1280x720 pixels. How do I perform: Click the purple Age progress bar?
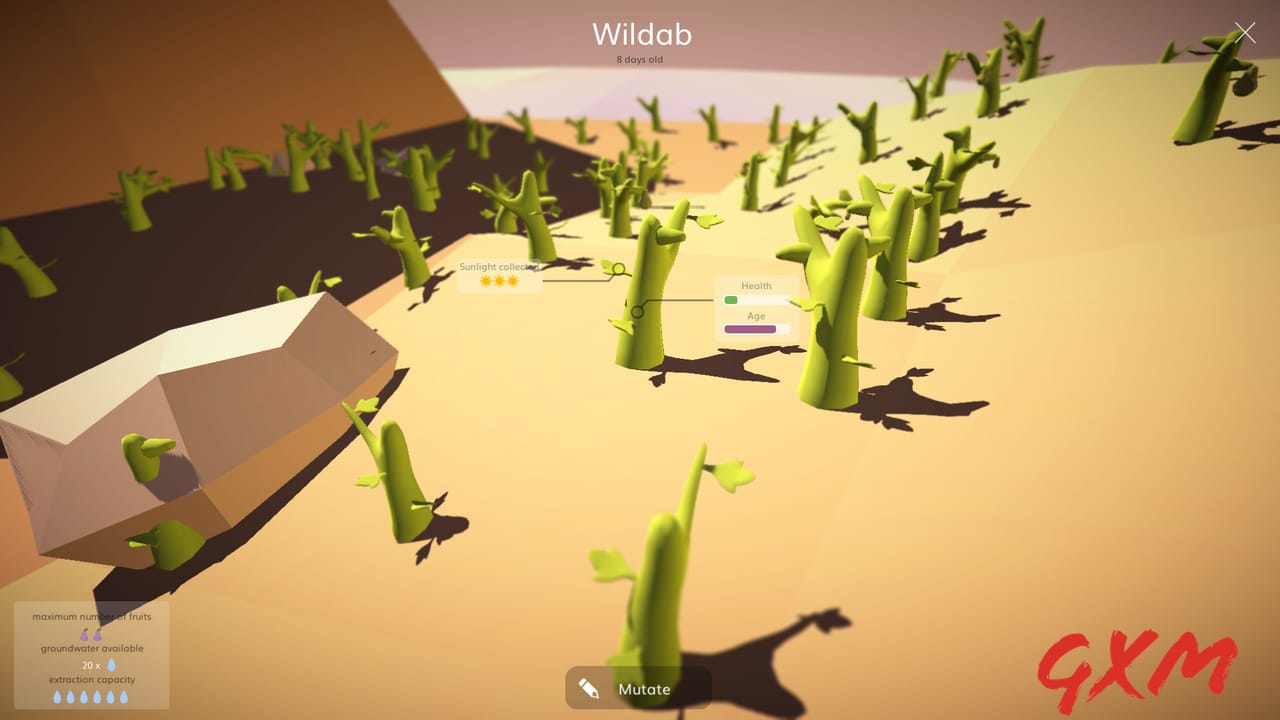[749, 329]
